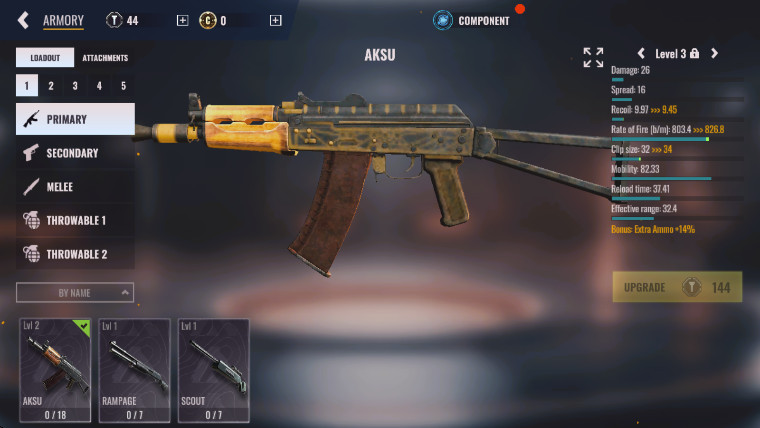Open the Throwable 2 category
The width and height of the screenshot is (760, 428).
75,254
